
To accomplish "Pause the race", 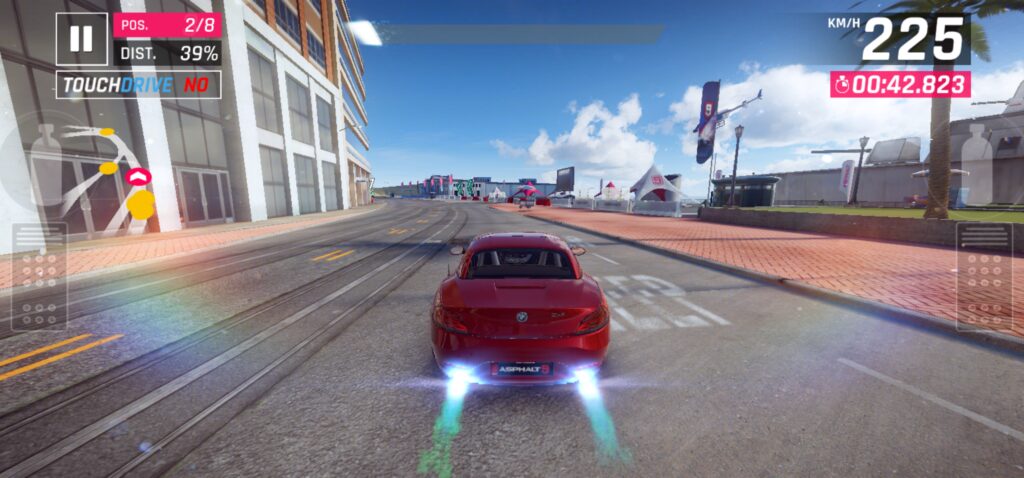I will click(81, 39).
